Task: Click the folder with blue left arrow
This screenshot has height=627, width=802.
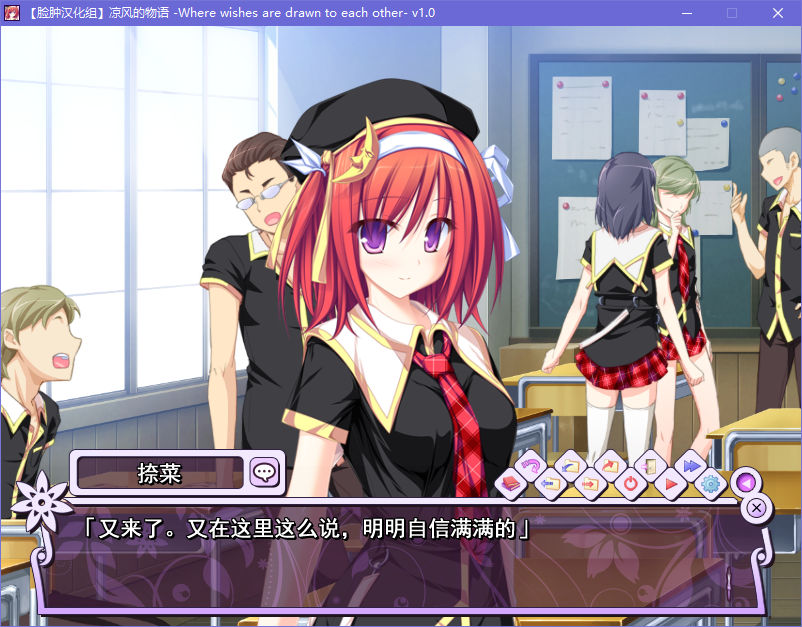Action: click(549, 485)
